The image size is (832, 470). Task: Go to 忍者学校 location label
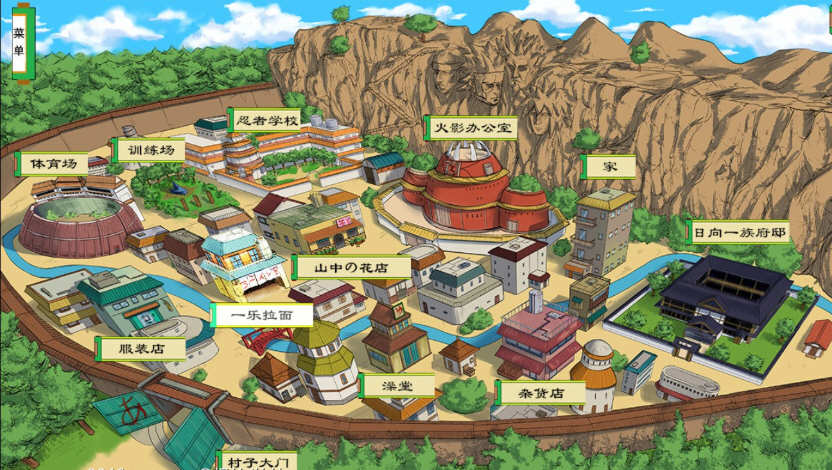(264, 120)
